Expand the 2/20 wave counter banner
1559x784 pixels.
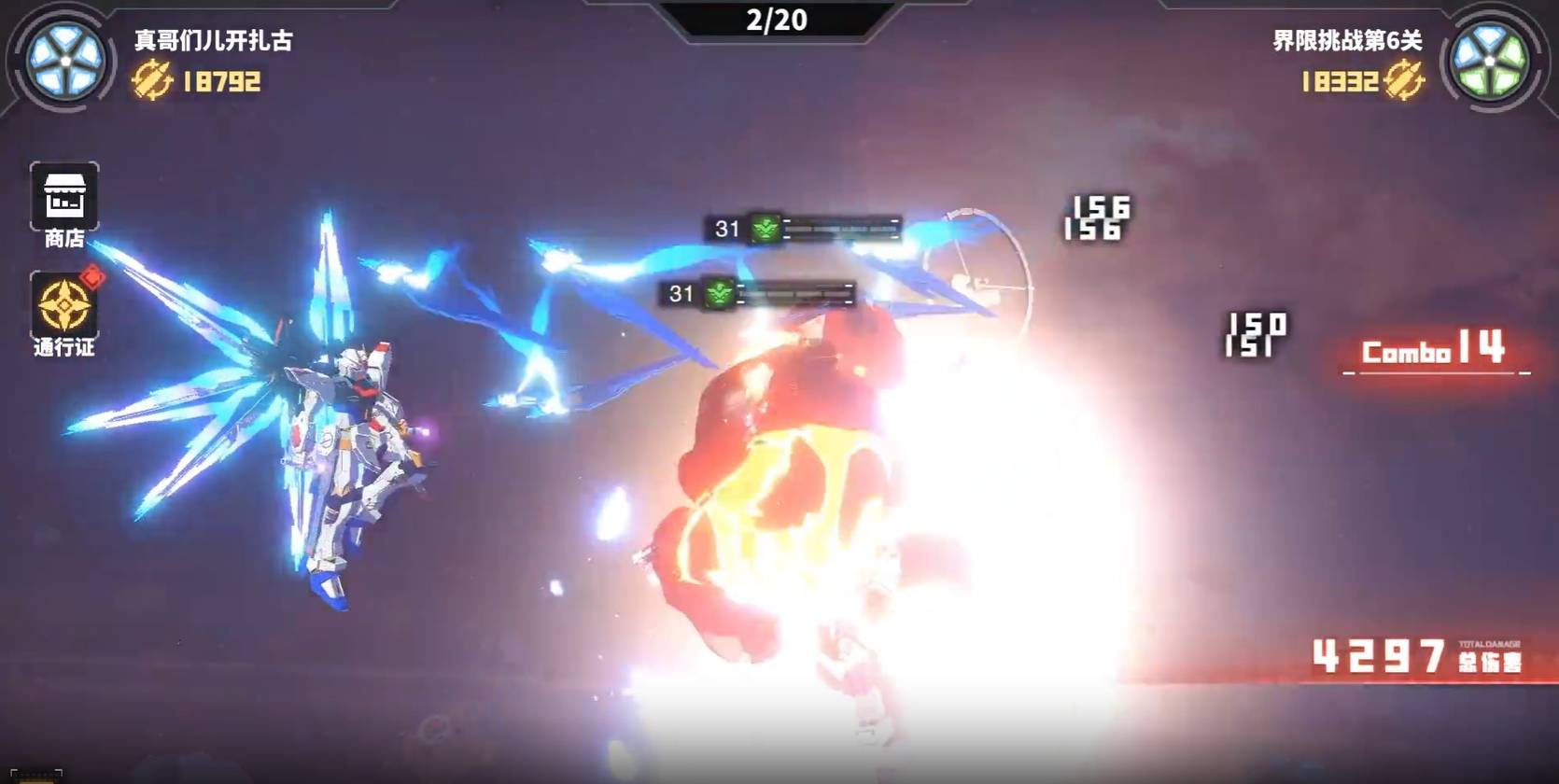click(x=778, y=19)
